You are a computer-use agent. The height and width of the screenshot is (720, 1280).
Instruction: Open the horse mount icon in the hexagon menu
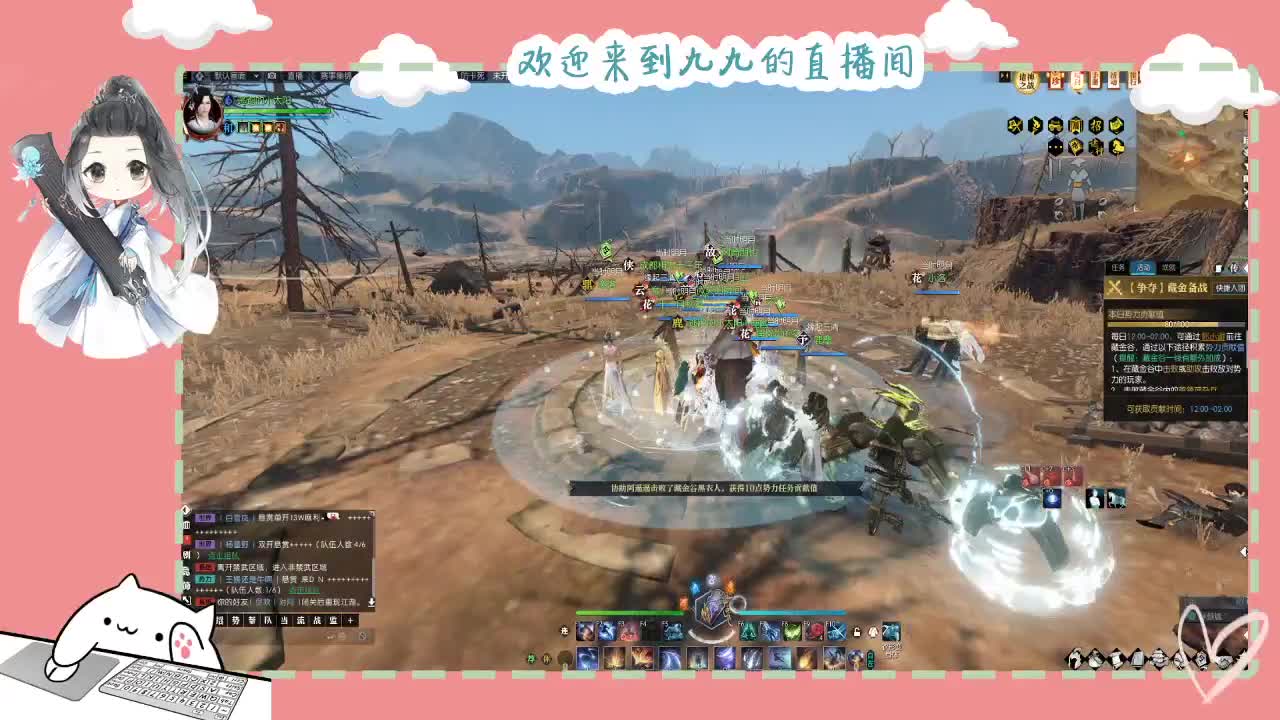1117,145
